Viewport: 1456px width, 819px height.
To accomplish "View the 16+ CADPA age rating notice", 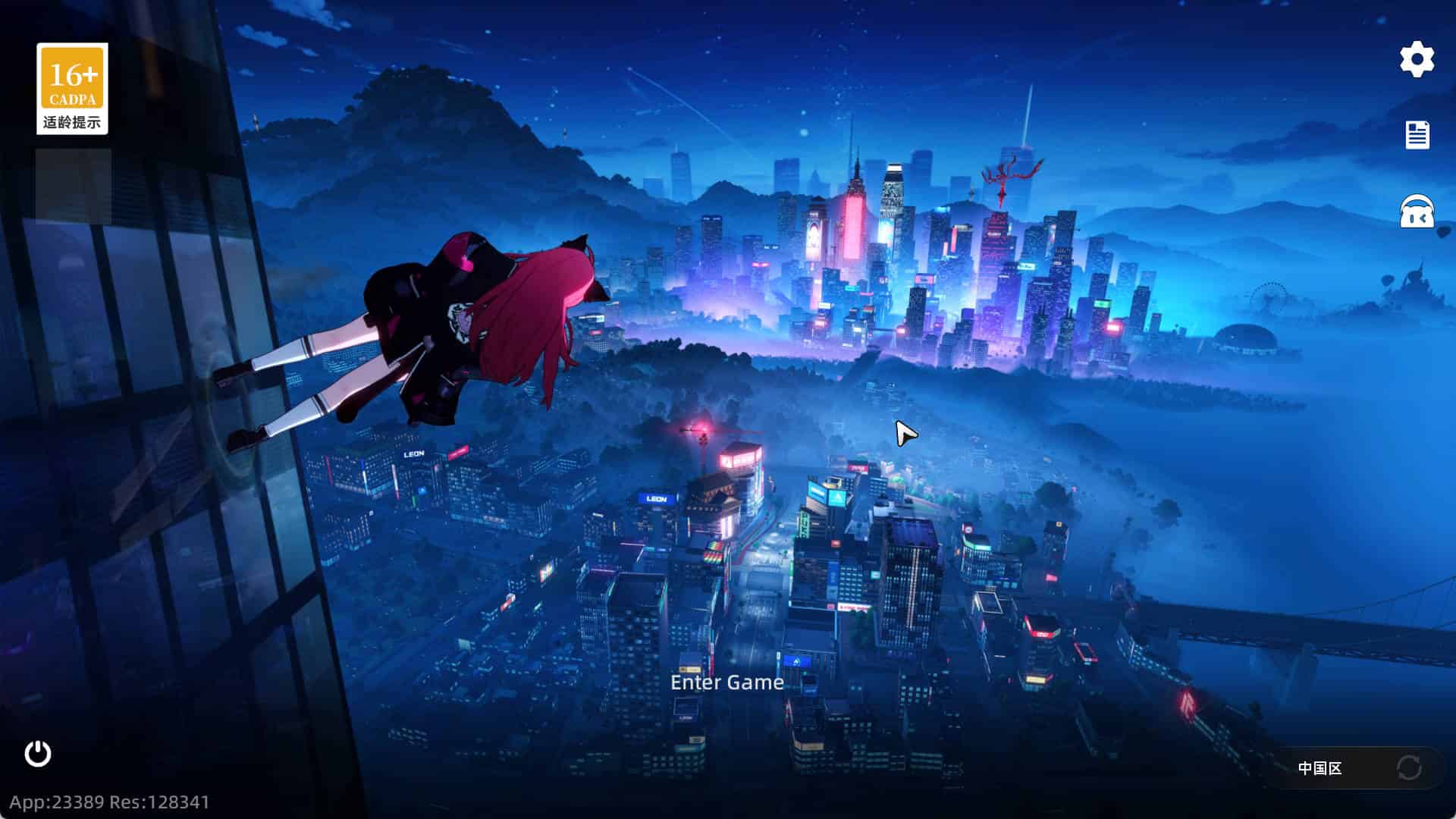I will tap(72, 89).
